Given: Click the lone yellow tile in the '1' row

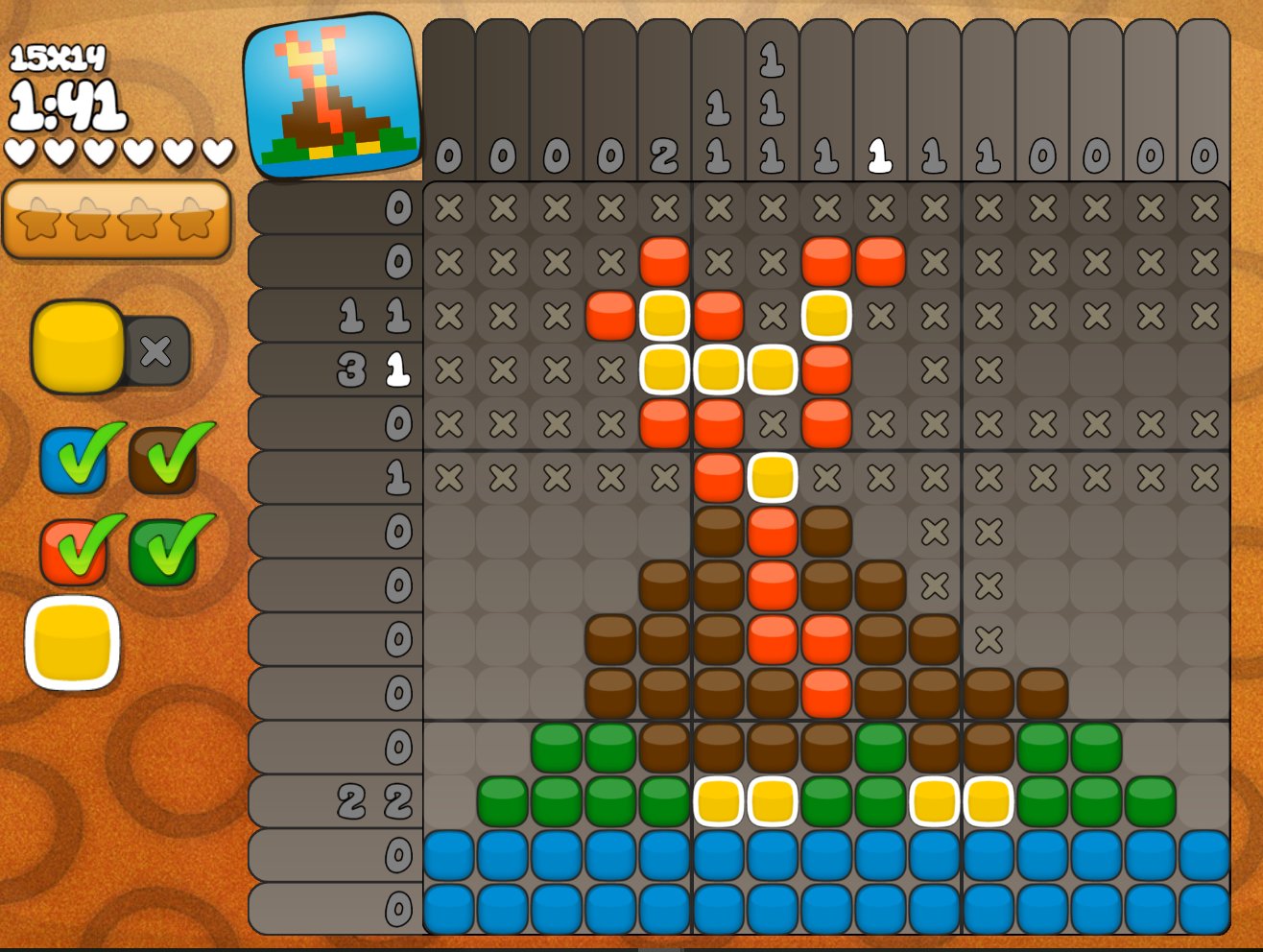Looking at the screenshot, I should (773, 477).
